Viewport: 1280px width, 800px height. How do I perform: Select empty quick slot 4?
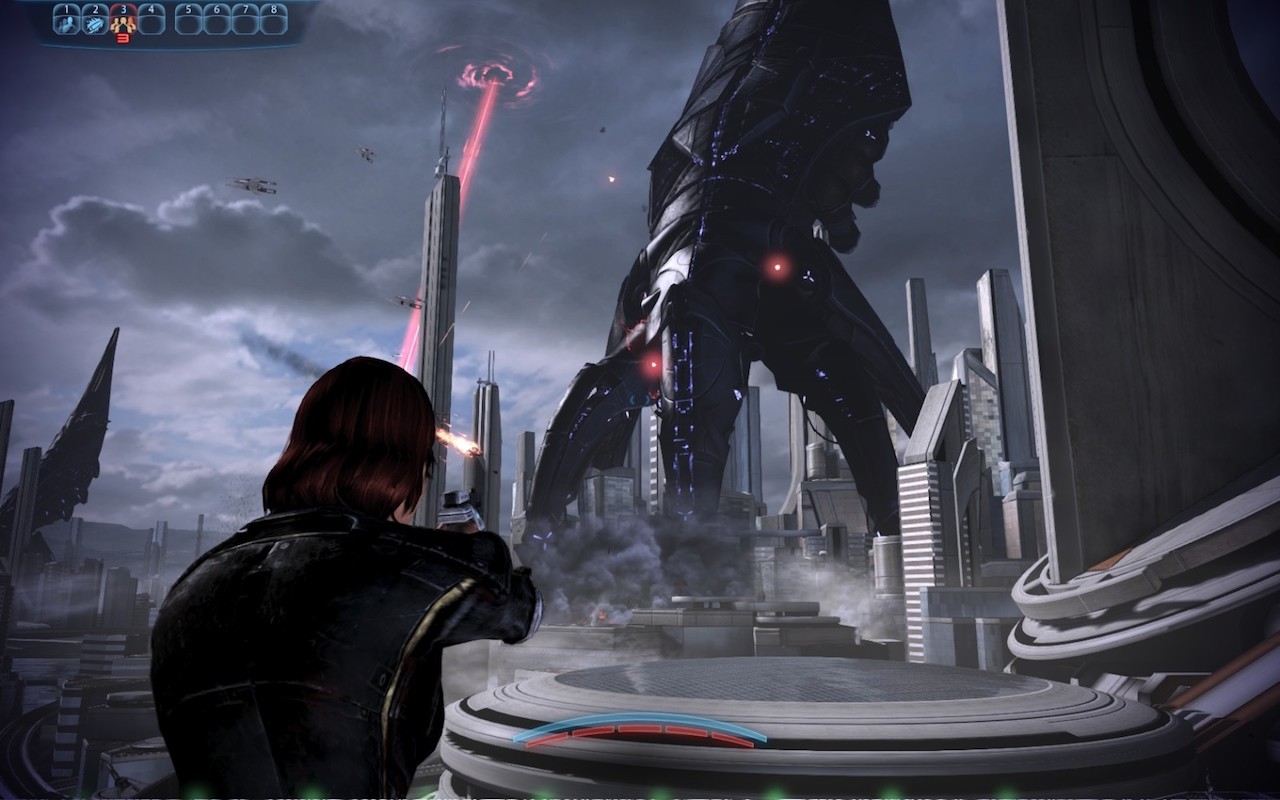pyautogui.click(x=151, y=20)
